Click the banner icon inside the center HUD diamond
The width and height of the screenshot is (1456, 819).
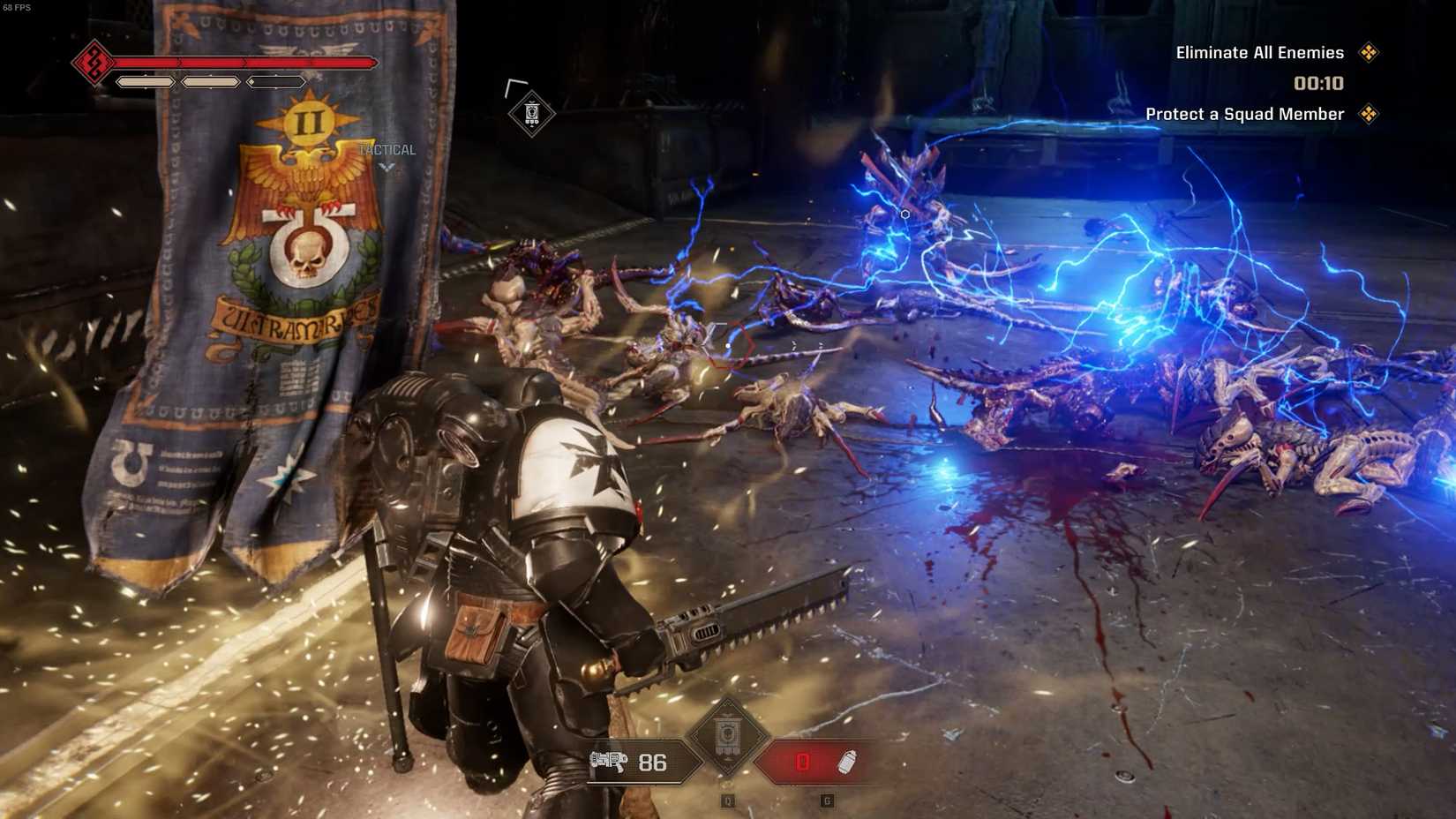coord(727,735)
